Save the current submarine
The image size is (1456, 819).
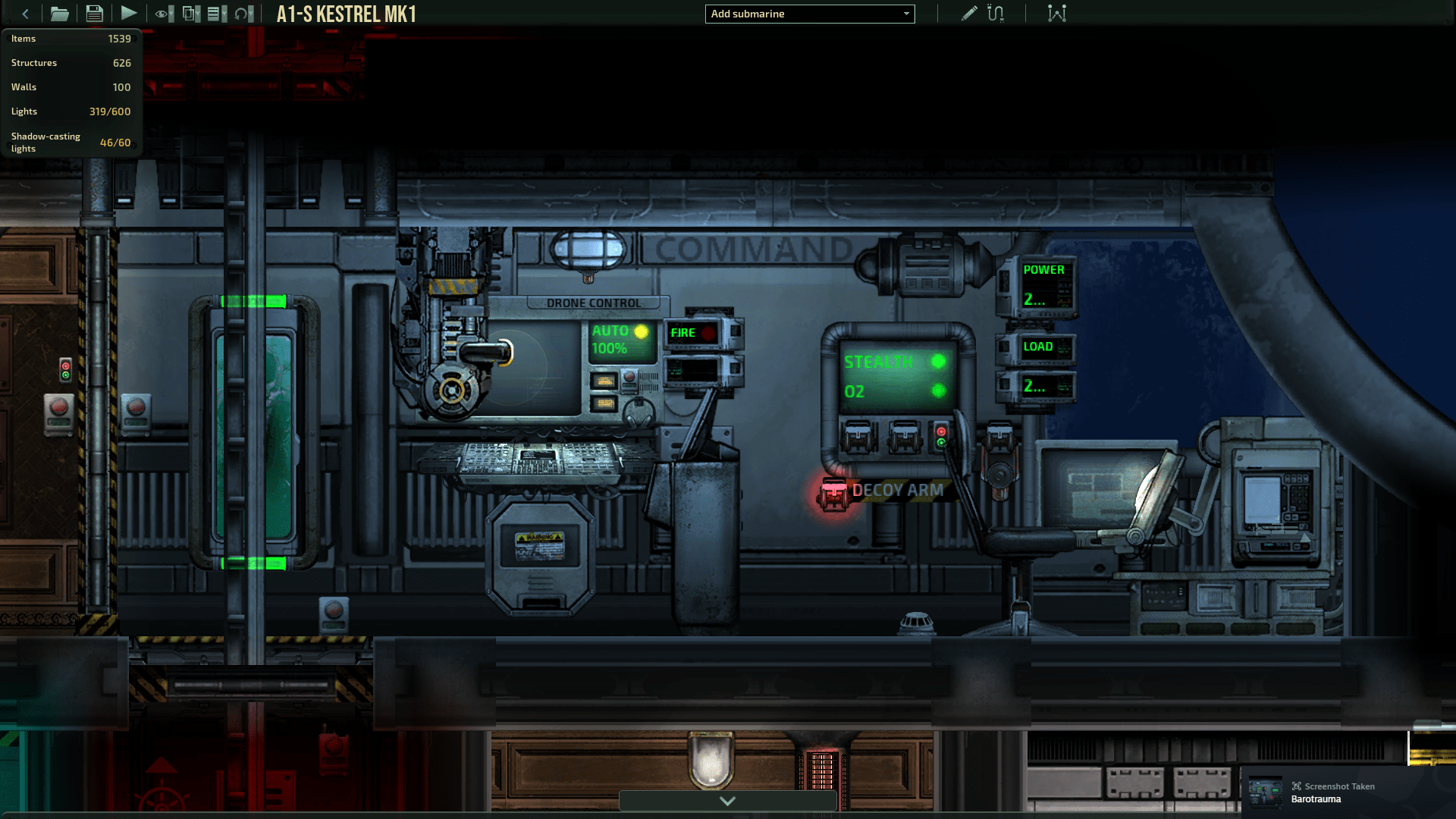tap(94, 13)
